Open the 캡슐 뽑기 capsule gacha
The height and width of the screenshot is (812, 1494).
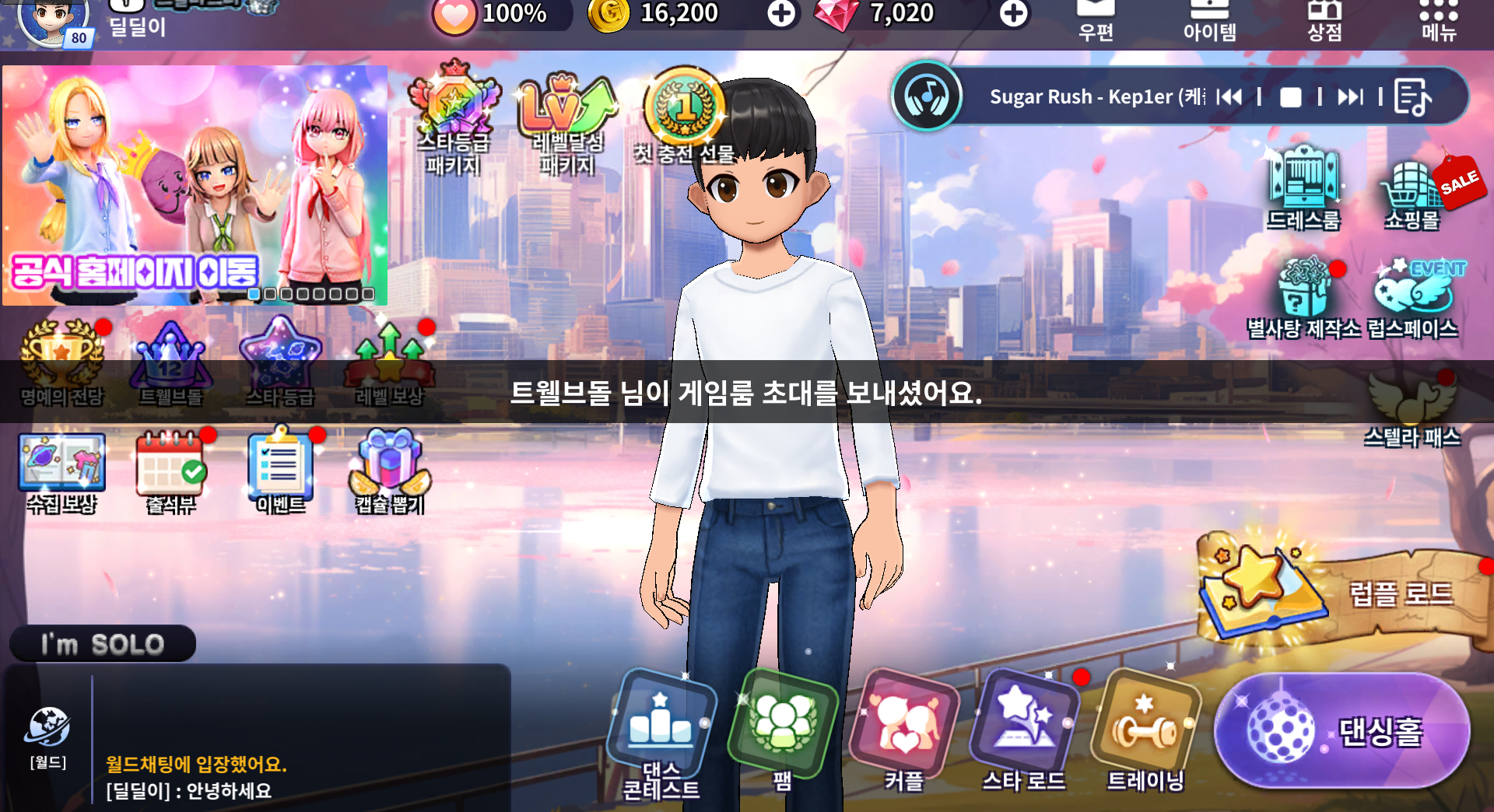pyautogui.click(x=390, y=471)
